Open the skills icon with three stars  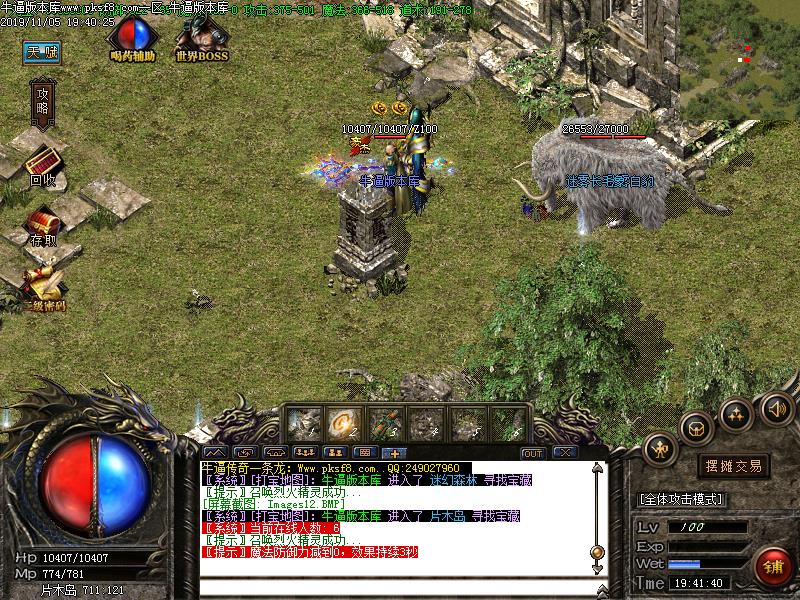[x=737, y=414]
